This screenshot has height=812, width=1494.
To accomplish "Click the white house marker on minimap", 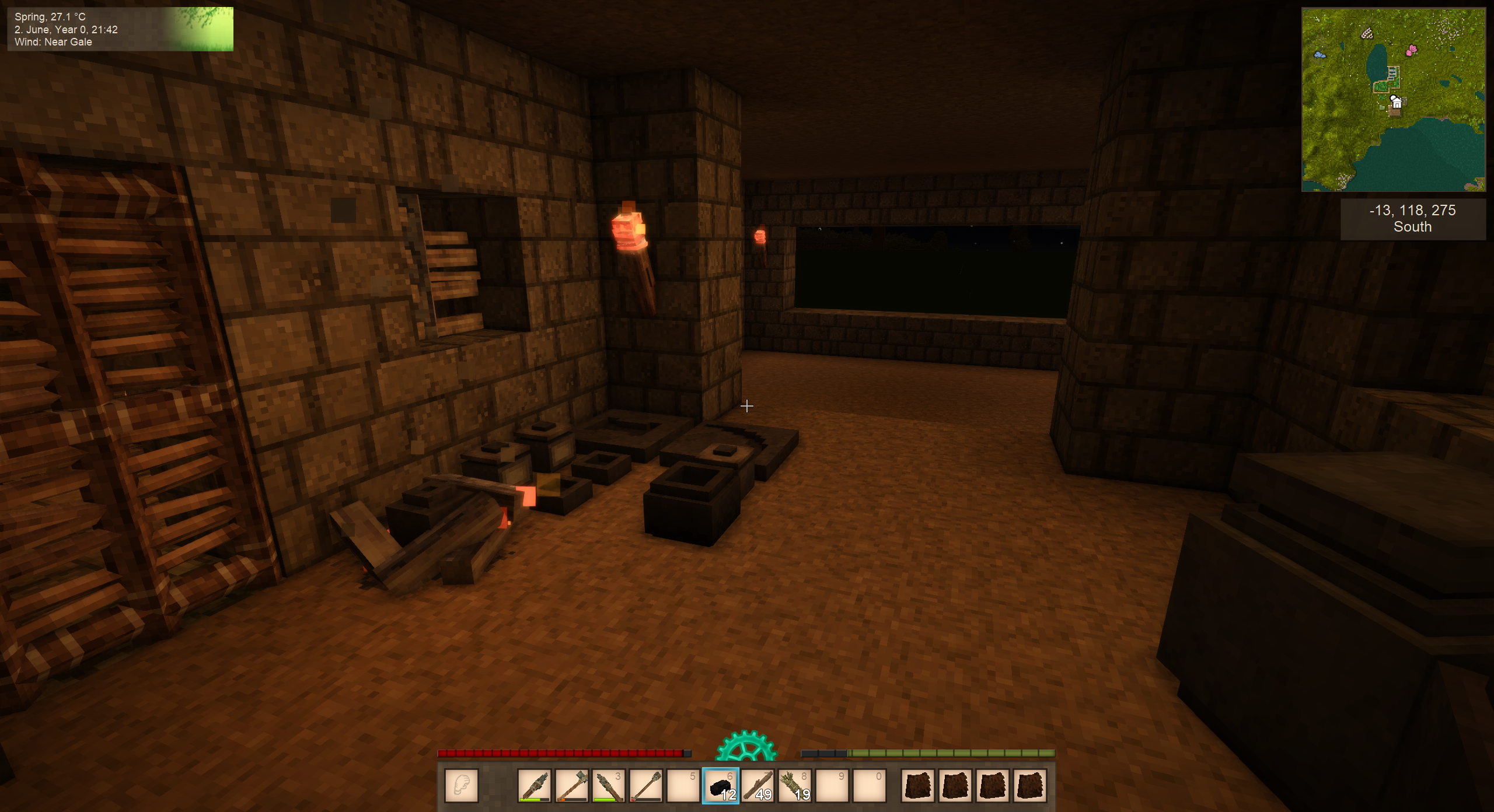I will tap(1397, 102).
